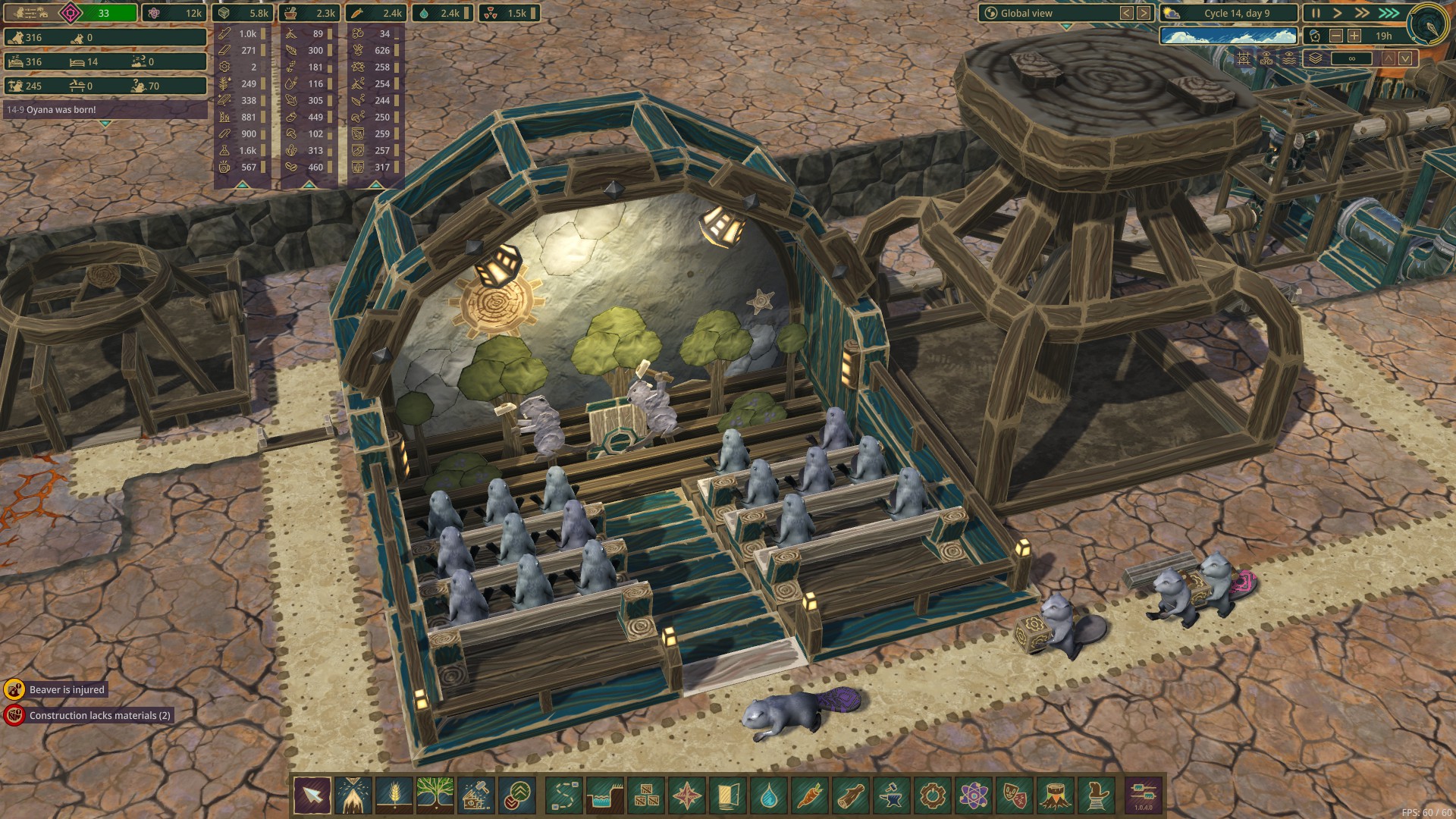
Task: Switch to next district with right arrow
Action: pyautogui.click(x=1144, y=13)
